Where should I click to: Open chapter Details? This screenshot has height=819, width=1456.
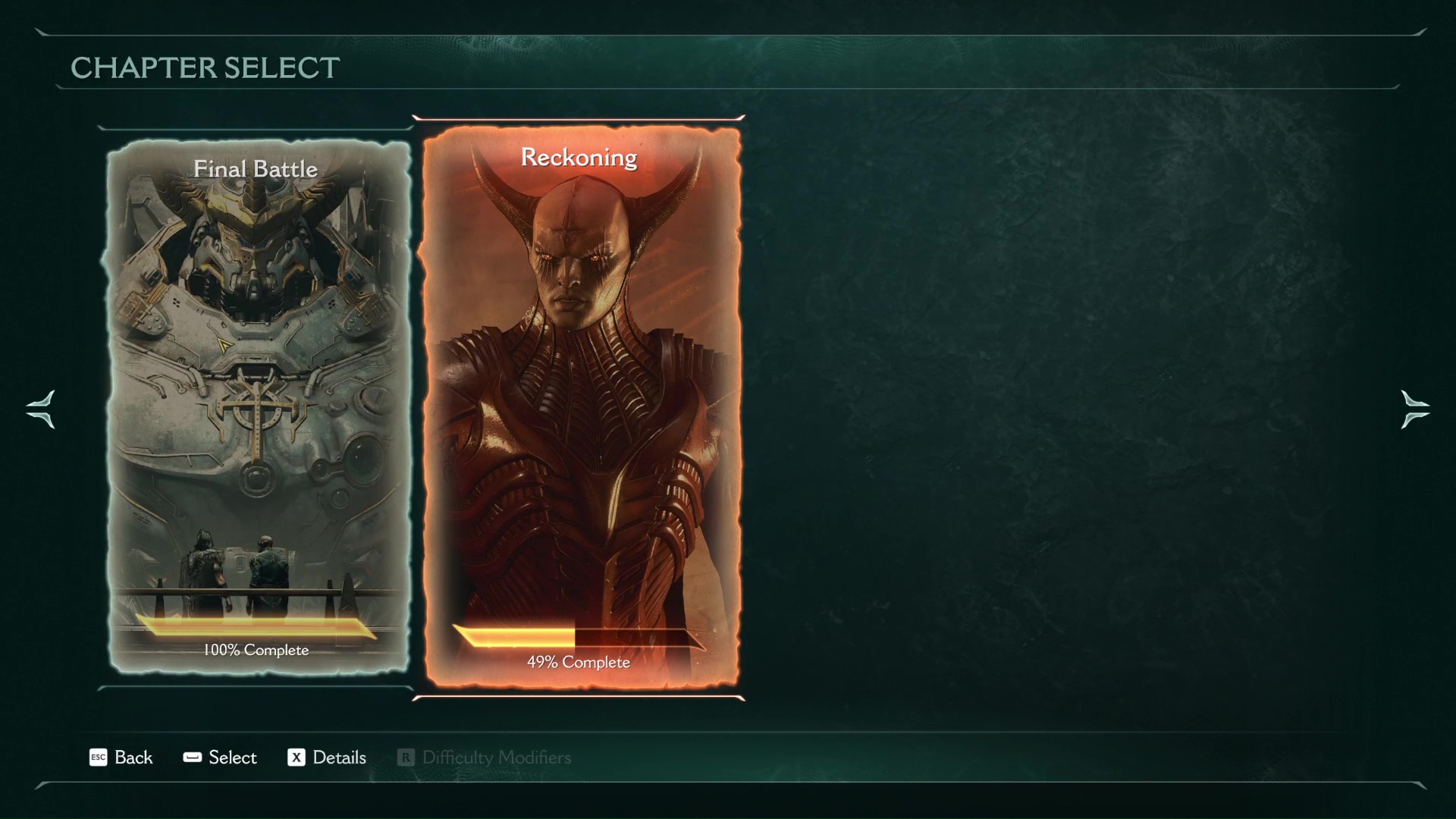(327, 758)
